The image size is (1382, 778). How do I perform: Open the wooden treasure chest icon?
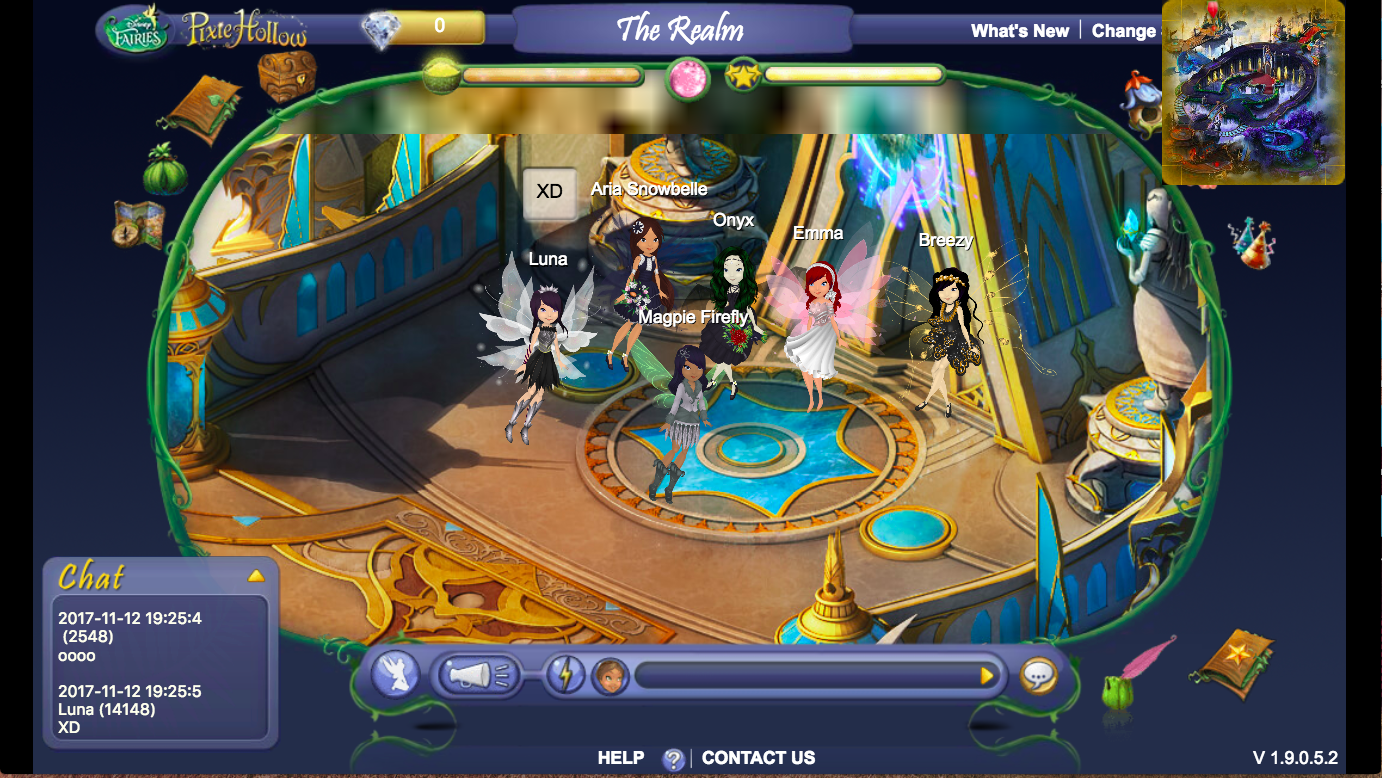[x=287, y=75]
